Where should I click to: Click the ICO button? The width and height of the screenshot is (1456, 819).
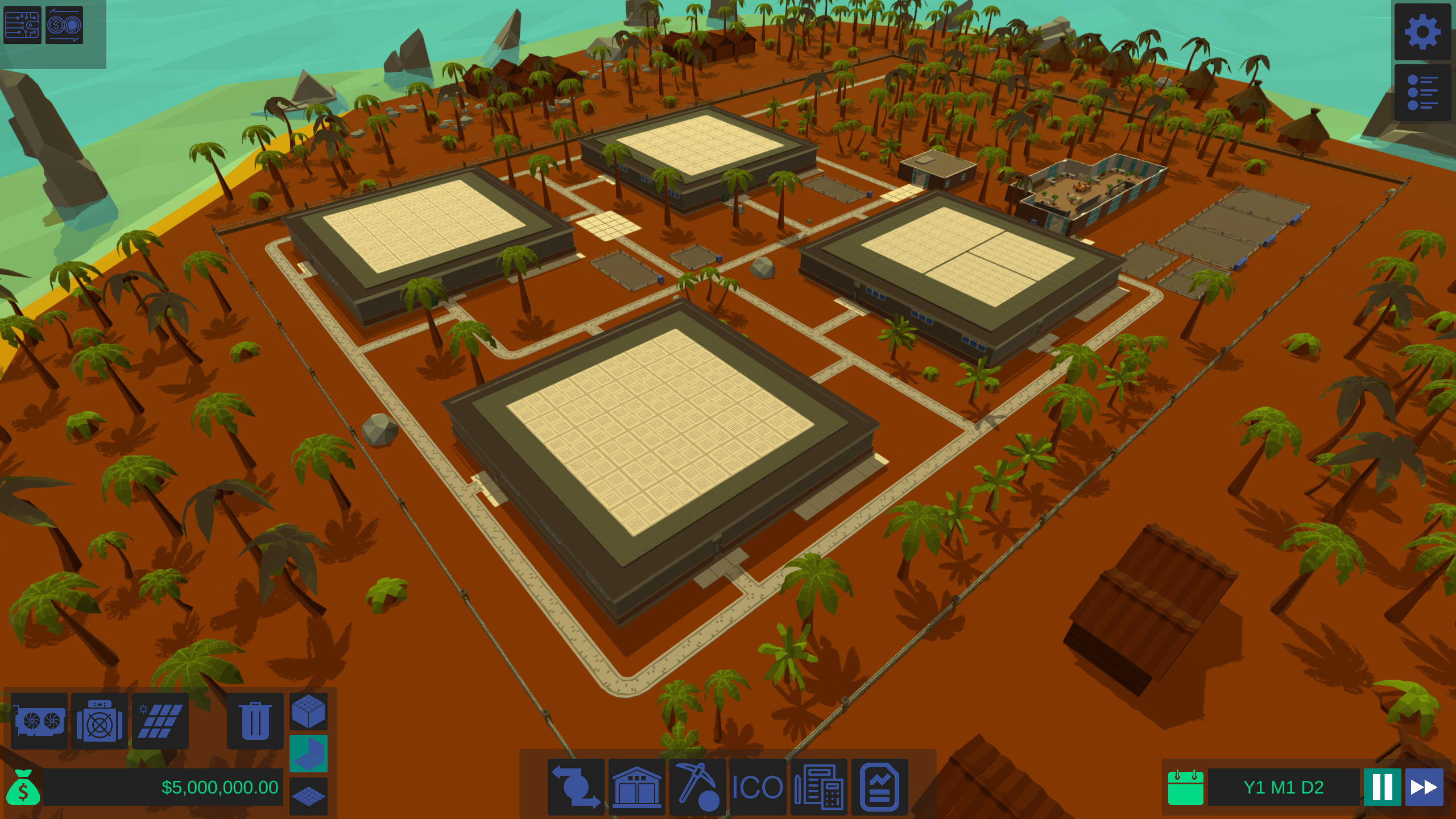point(758,788)
